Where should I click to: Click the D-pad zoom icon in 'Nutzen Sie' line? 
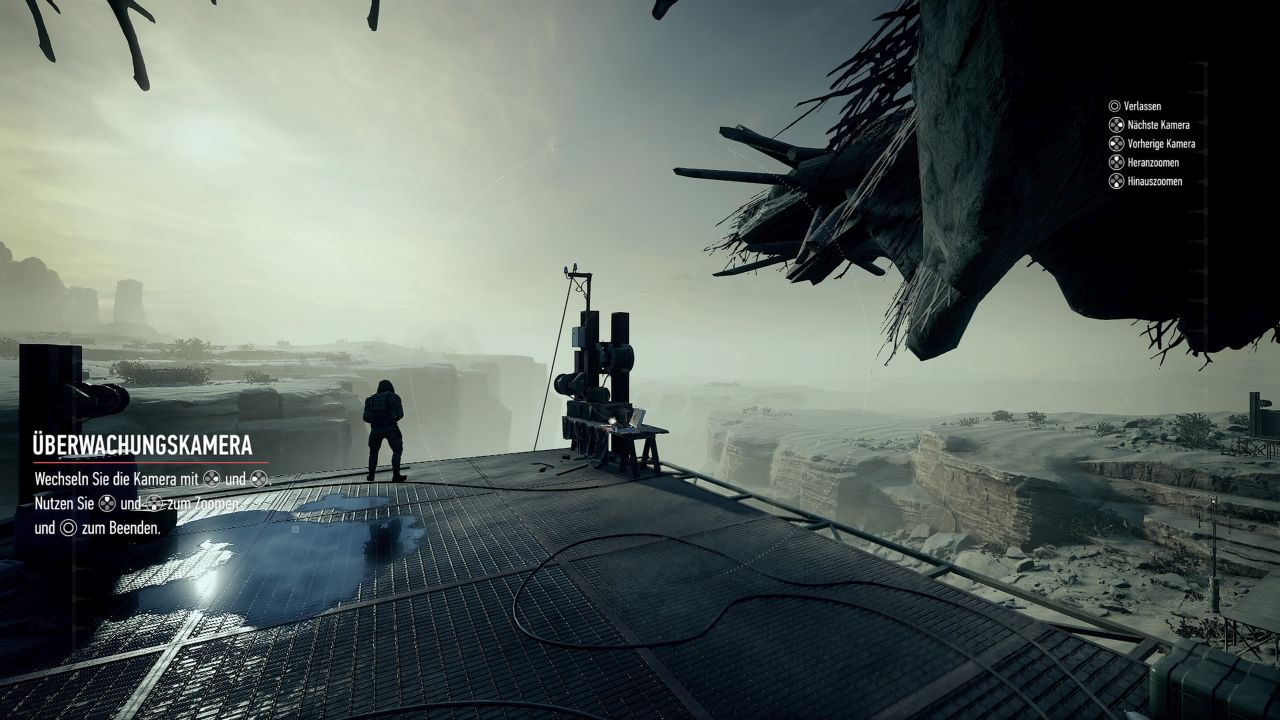(107, 504)
